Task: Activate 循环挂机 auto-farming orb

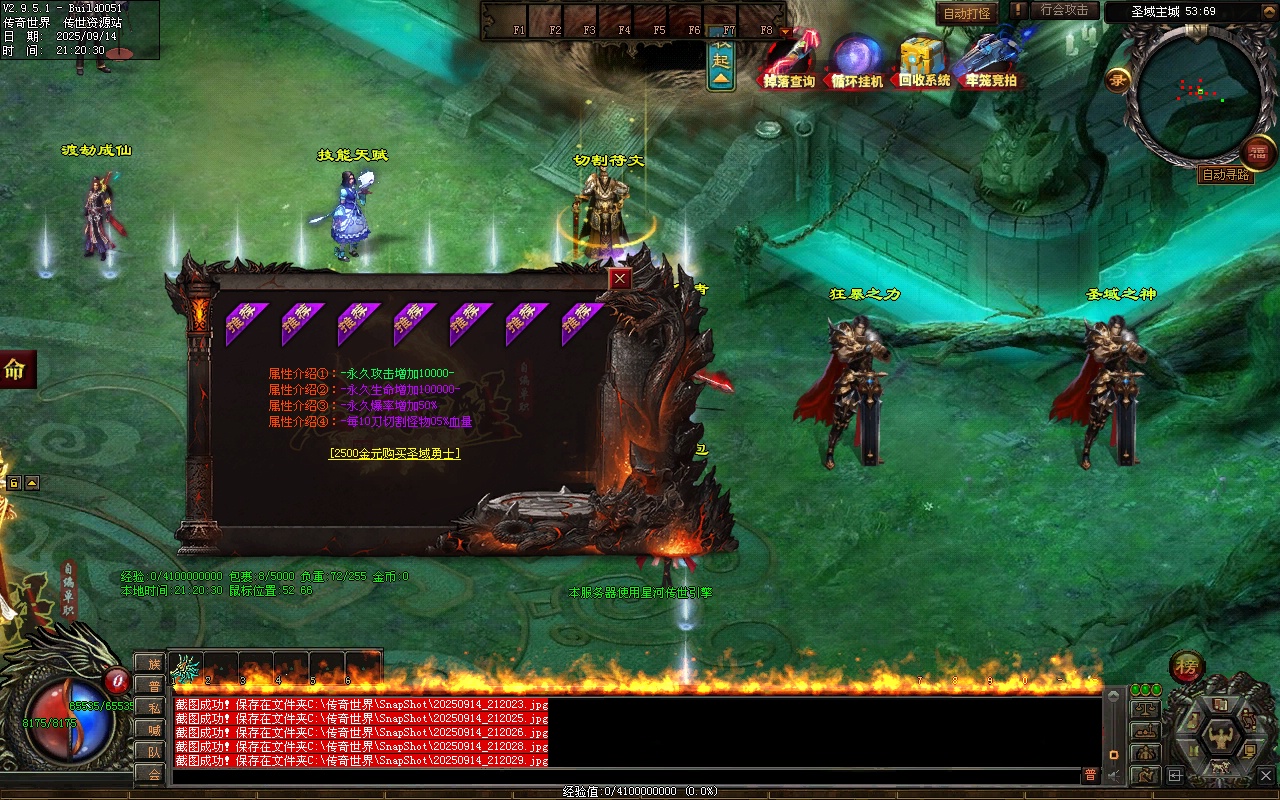Action: [x=857, y=62]
